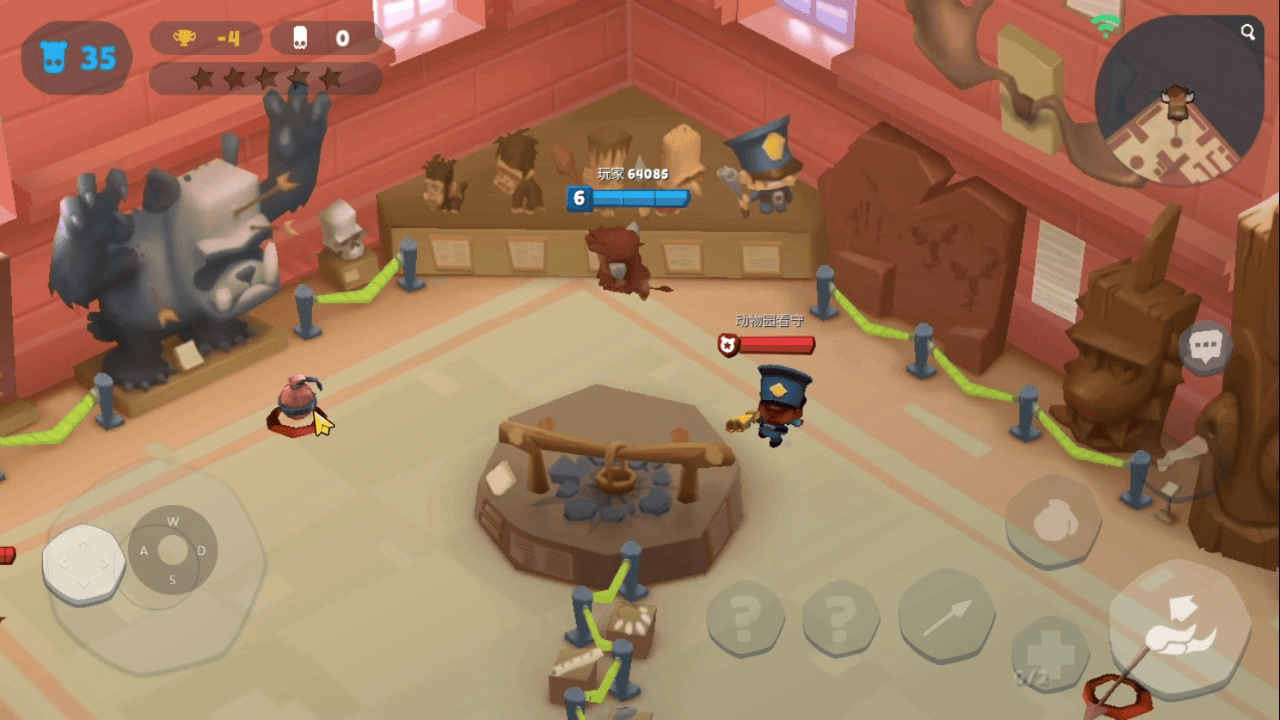Image resolution: width=1280 pixels, height=720 pixels.
Task: Open the chat speech bubble
Action: tap(1206, 347)
